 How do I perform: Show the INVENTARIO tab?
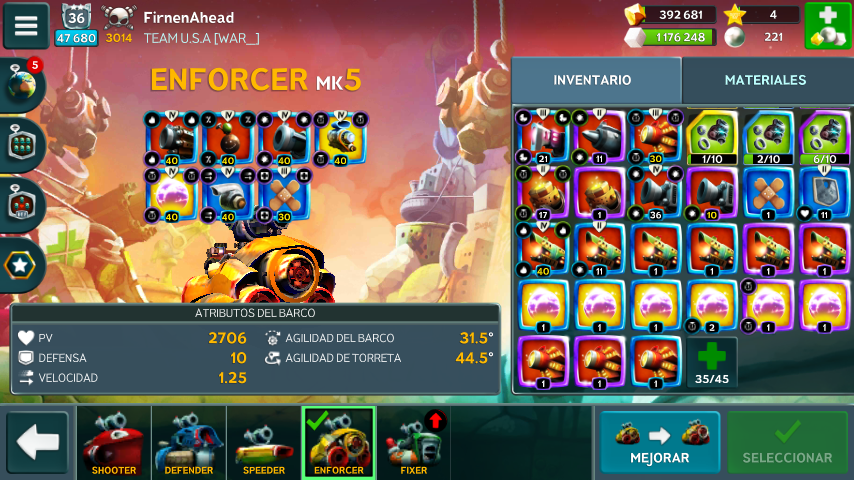[x=592, y=80]
